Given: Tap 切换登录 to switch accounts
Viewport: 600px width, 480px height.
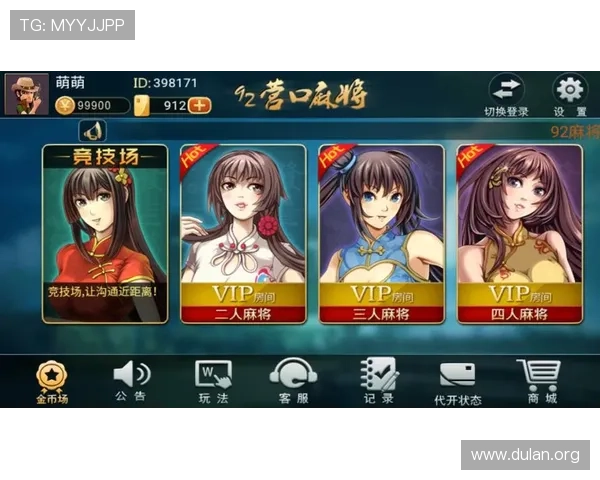Looking at the screenshot, I should [506, 94].
